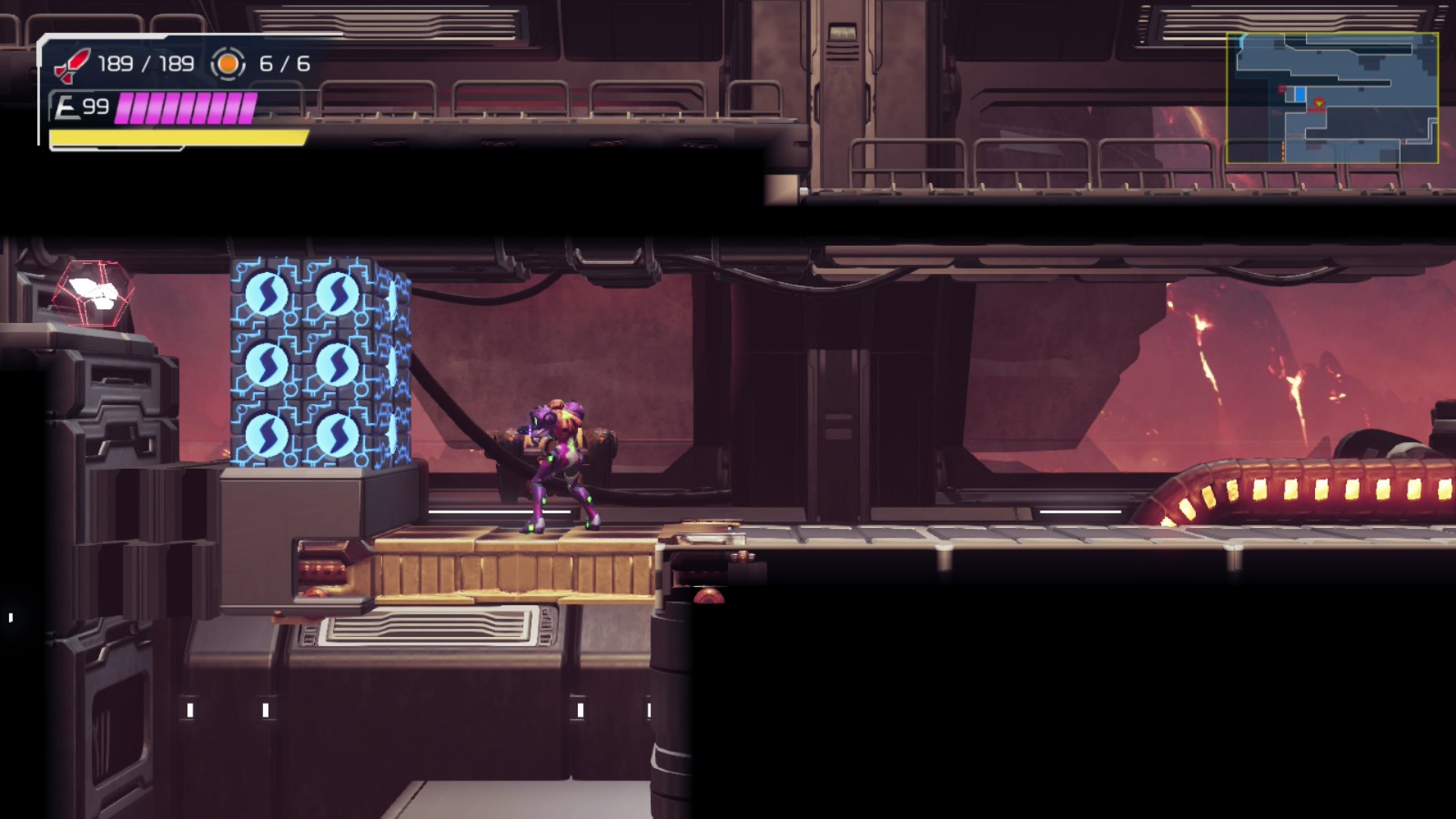Toggle the pink door icon on minimap's right edge
Screen dimensions: 1456x819
1404,141
